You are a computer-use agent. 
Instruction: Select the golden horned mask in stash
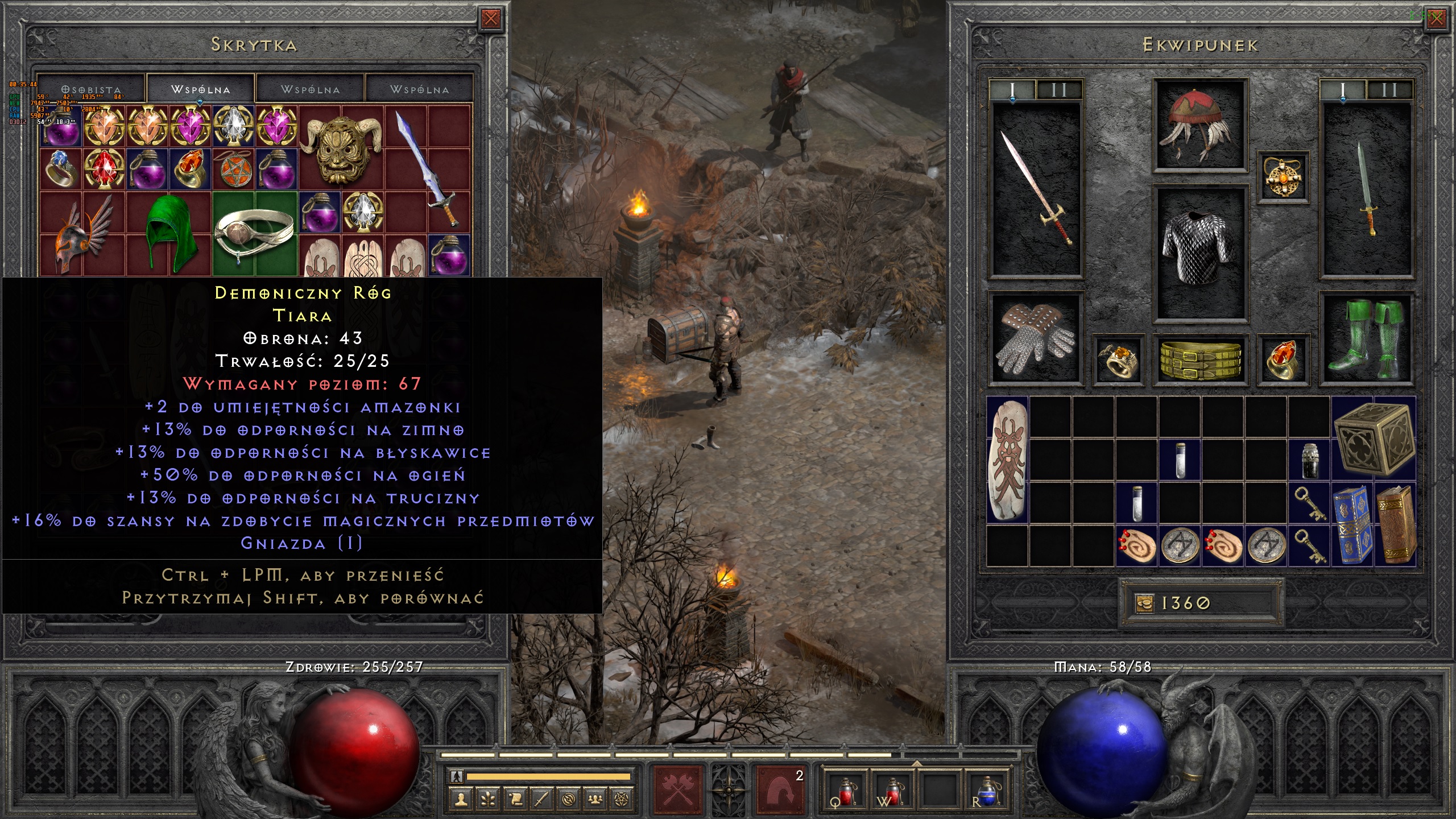point(341,148)
